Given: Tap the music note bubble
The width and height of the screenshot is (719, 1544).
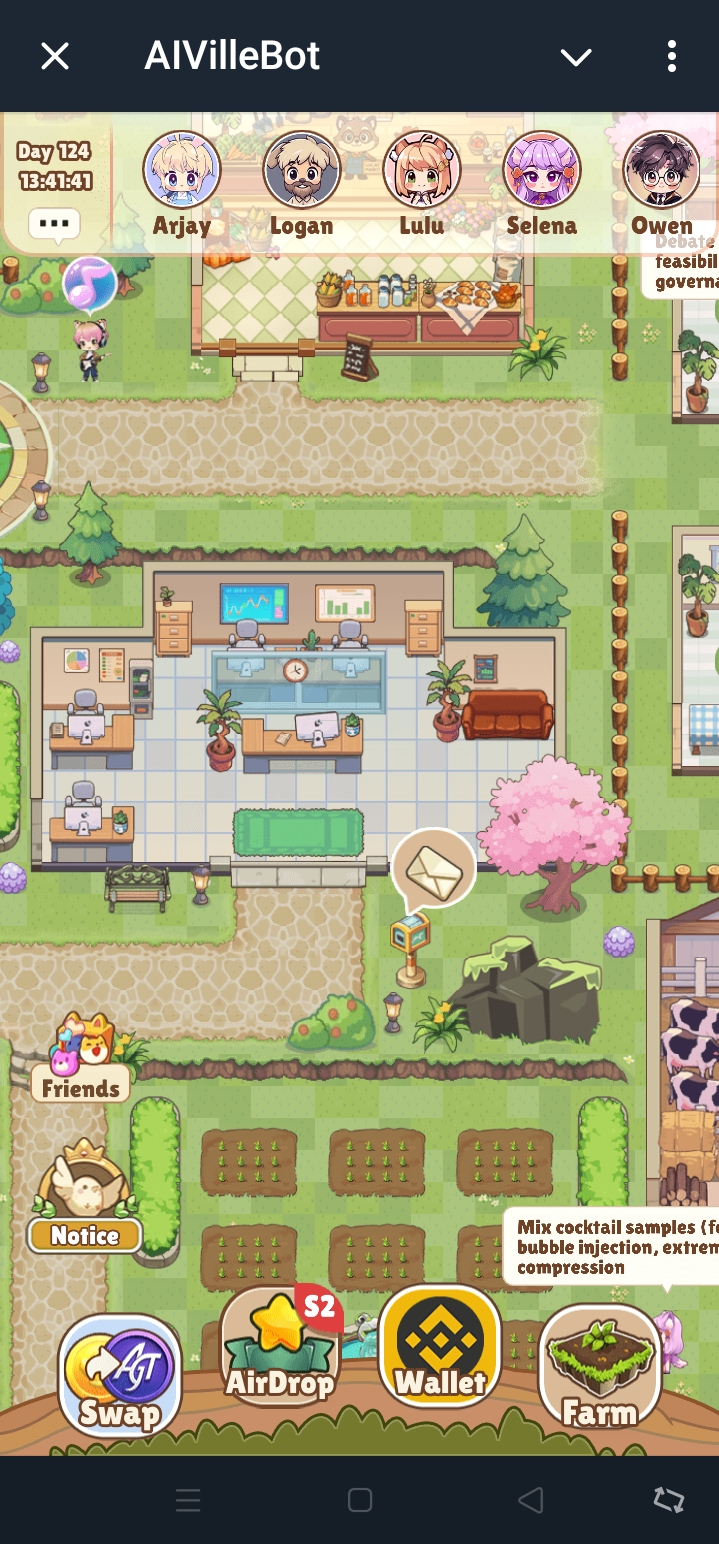Looking at the screenshot, I should pyautogui.click(x=90, y=283).
